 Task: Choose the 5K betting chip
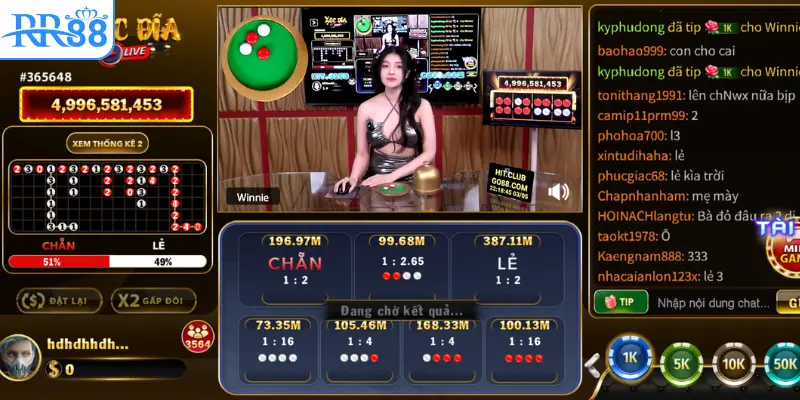[x=682, y=364]
